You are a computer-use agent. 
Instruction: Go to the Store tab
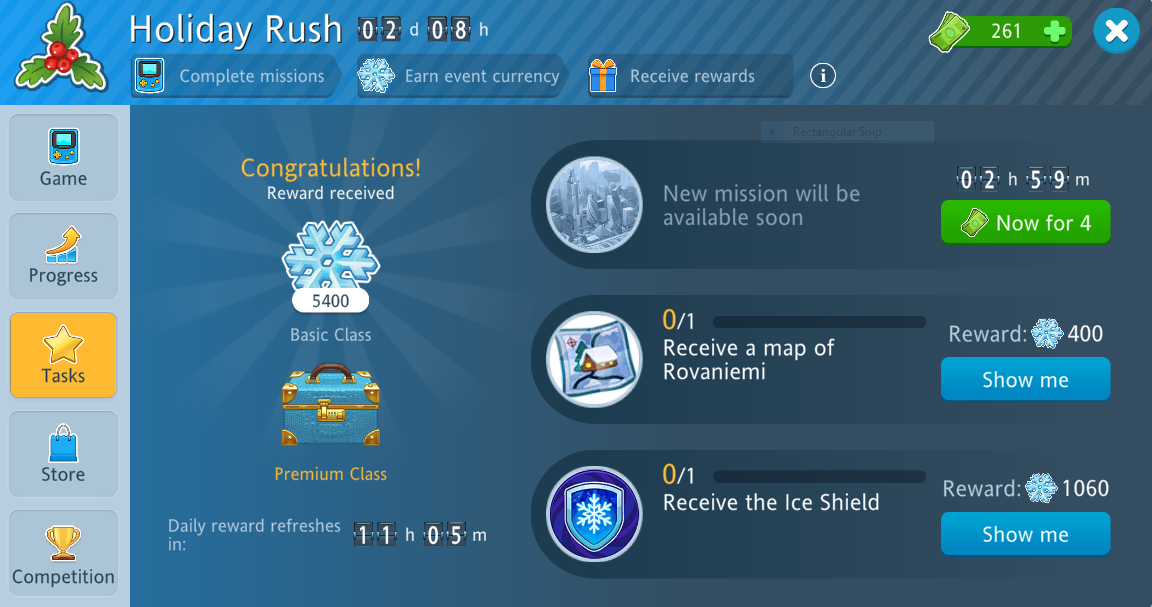[63, 454]
